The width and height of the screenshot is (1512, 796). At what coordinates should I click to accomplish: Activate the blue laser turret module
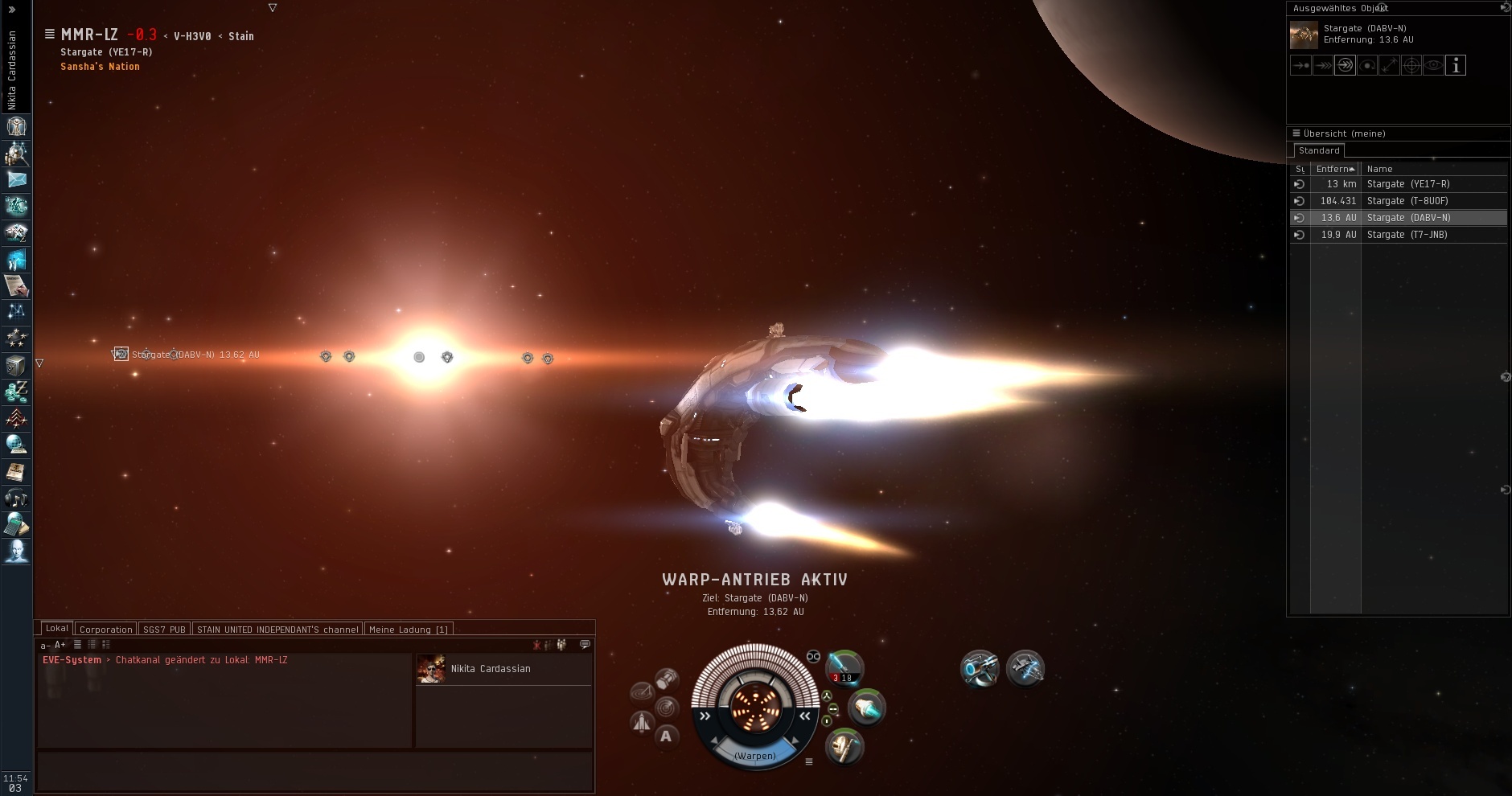844,668
